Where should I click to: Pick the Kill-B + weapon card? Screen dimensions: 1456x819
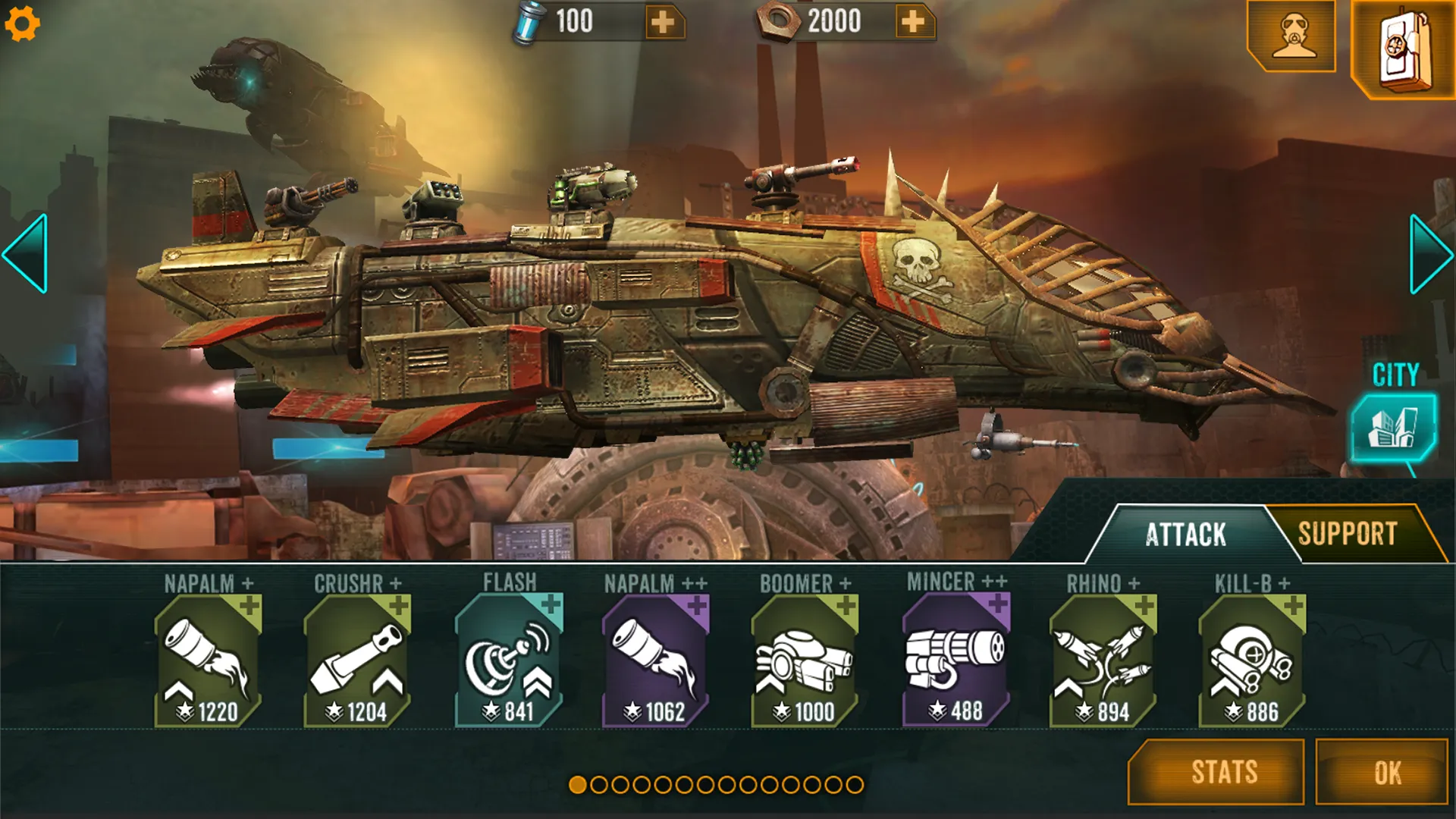pos(1251,660)
